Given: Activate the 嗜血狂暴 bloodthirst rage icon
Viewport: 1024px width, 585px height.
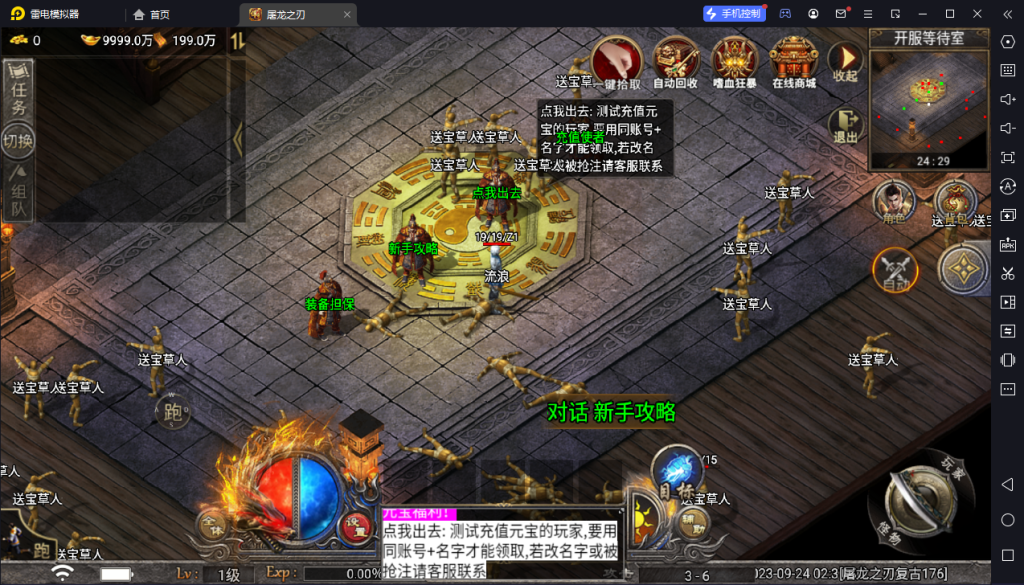Looking at the screenshot, I should 736,63.
